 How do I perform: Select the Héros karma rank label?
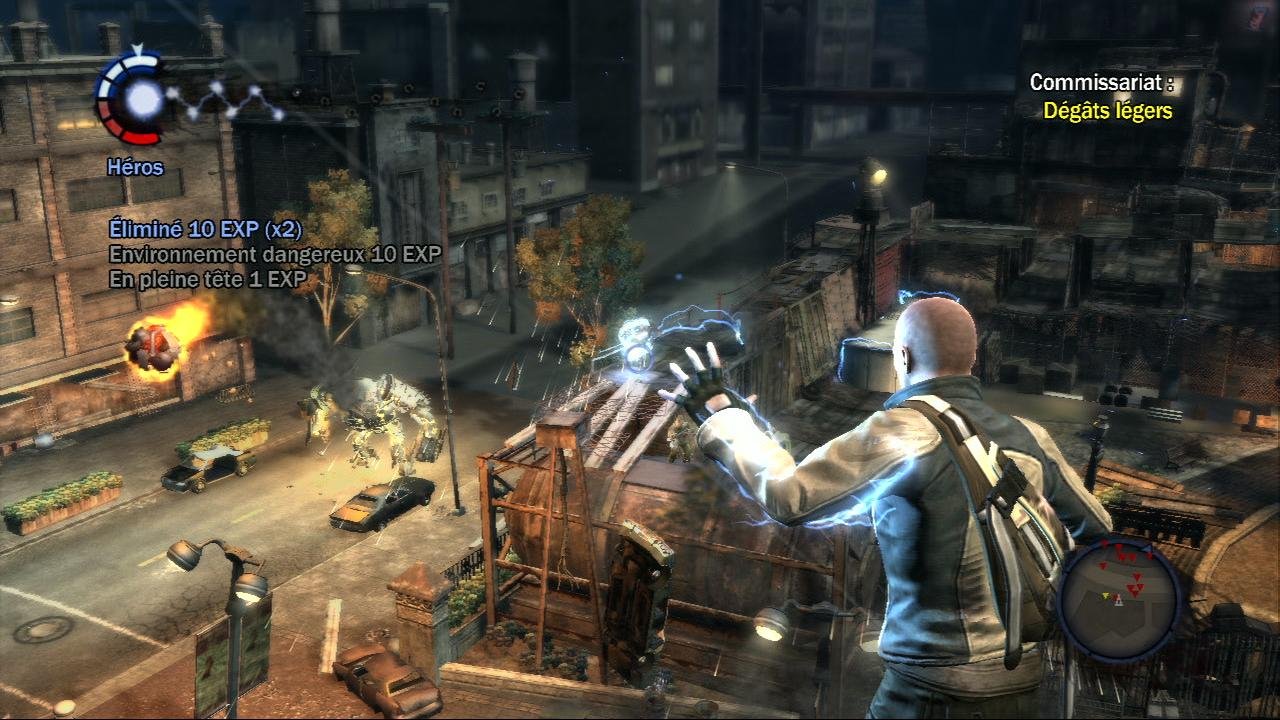tap(135, 168)
